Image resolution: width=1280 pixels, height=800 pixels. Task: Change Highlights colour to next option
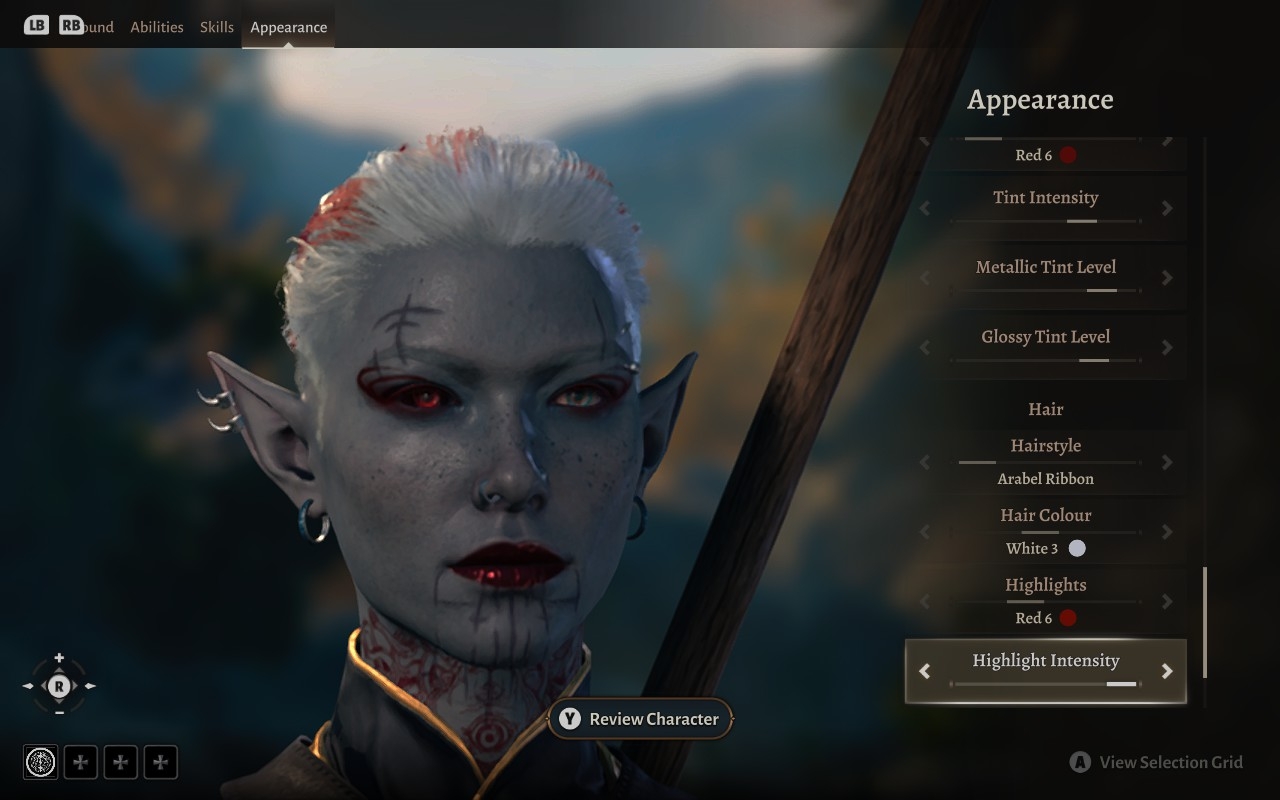point(1166,602)
